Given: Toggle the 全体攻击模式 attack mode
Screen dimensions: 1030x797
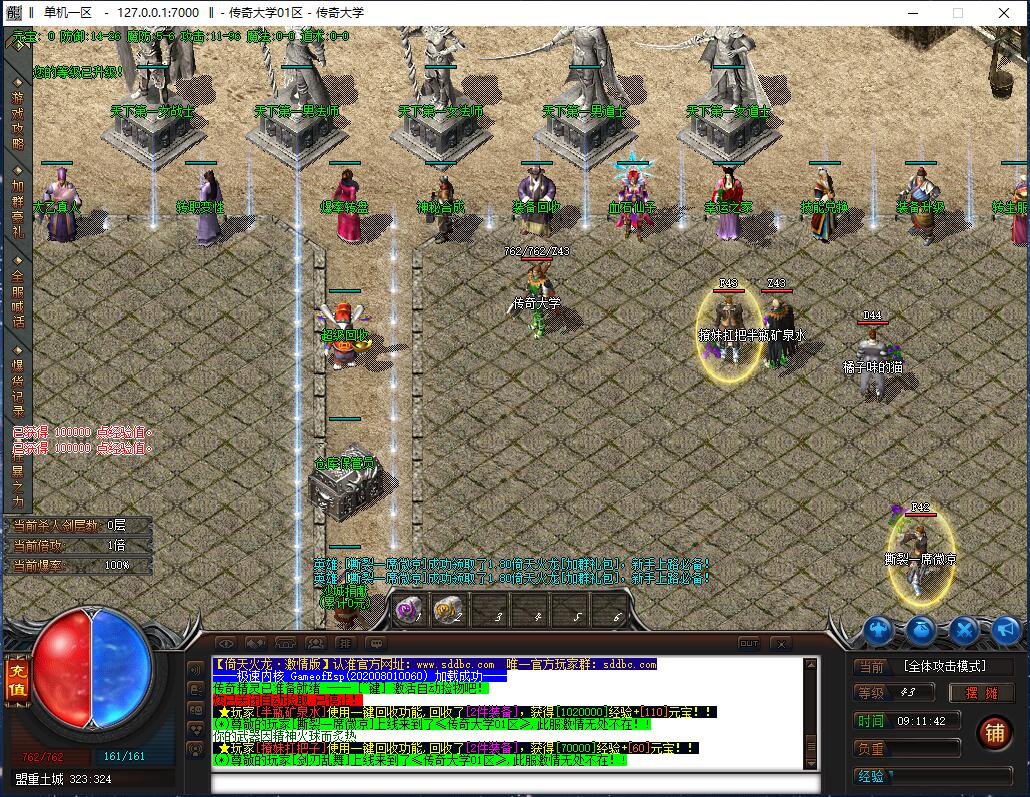Looking at the screenshot, I should pos(942,666).
